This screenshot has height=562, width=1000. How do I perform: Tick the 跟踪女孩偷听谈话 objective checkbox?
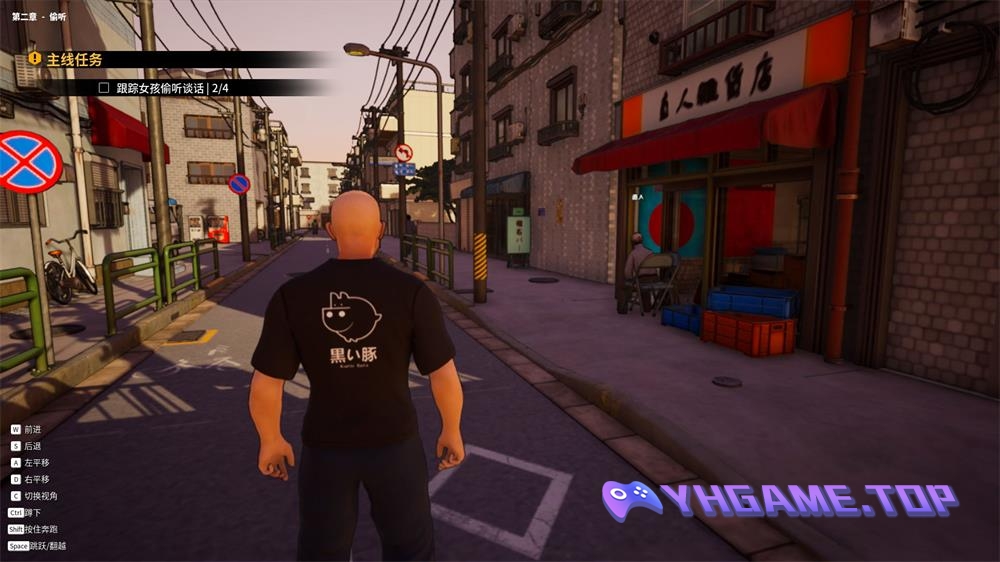[x=104, y=88]
